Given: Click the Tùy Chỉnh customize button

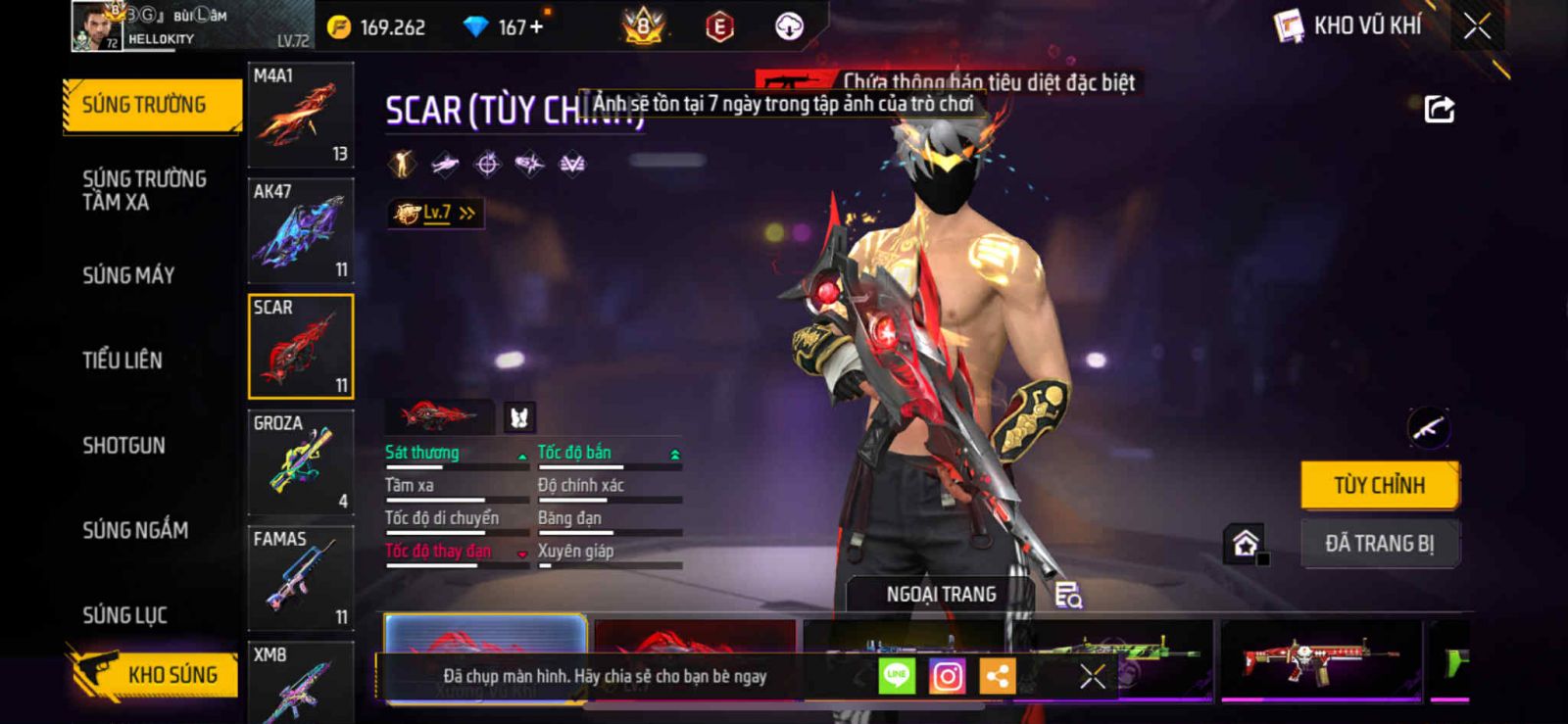Looking at the screenshot, I should 1379,485.
